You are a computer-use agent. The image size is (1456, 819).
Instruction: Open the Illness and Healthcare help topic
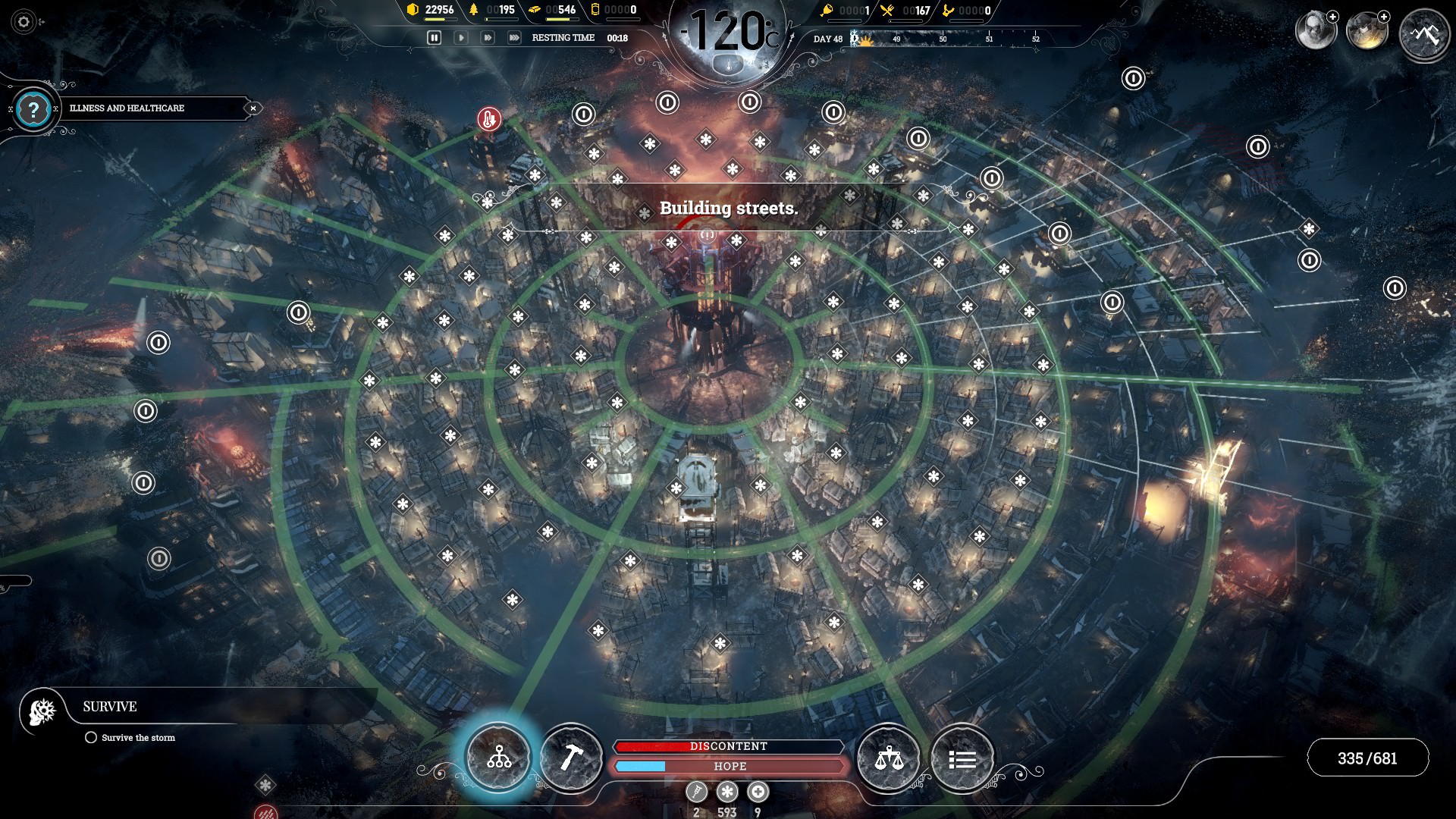(33, 110)
